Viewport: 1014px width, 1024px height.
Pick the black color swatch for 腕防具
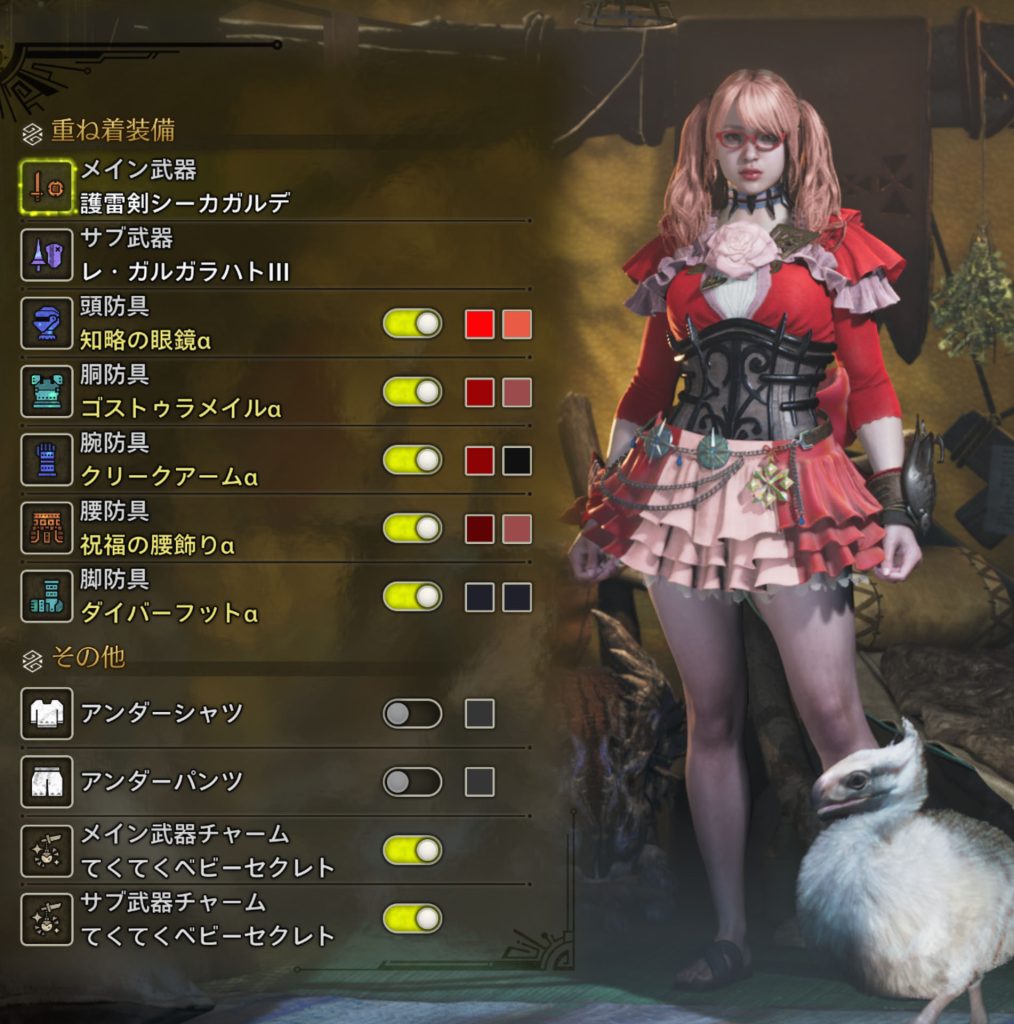click(x=517, y=460)
